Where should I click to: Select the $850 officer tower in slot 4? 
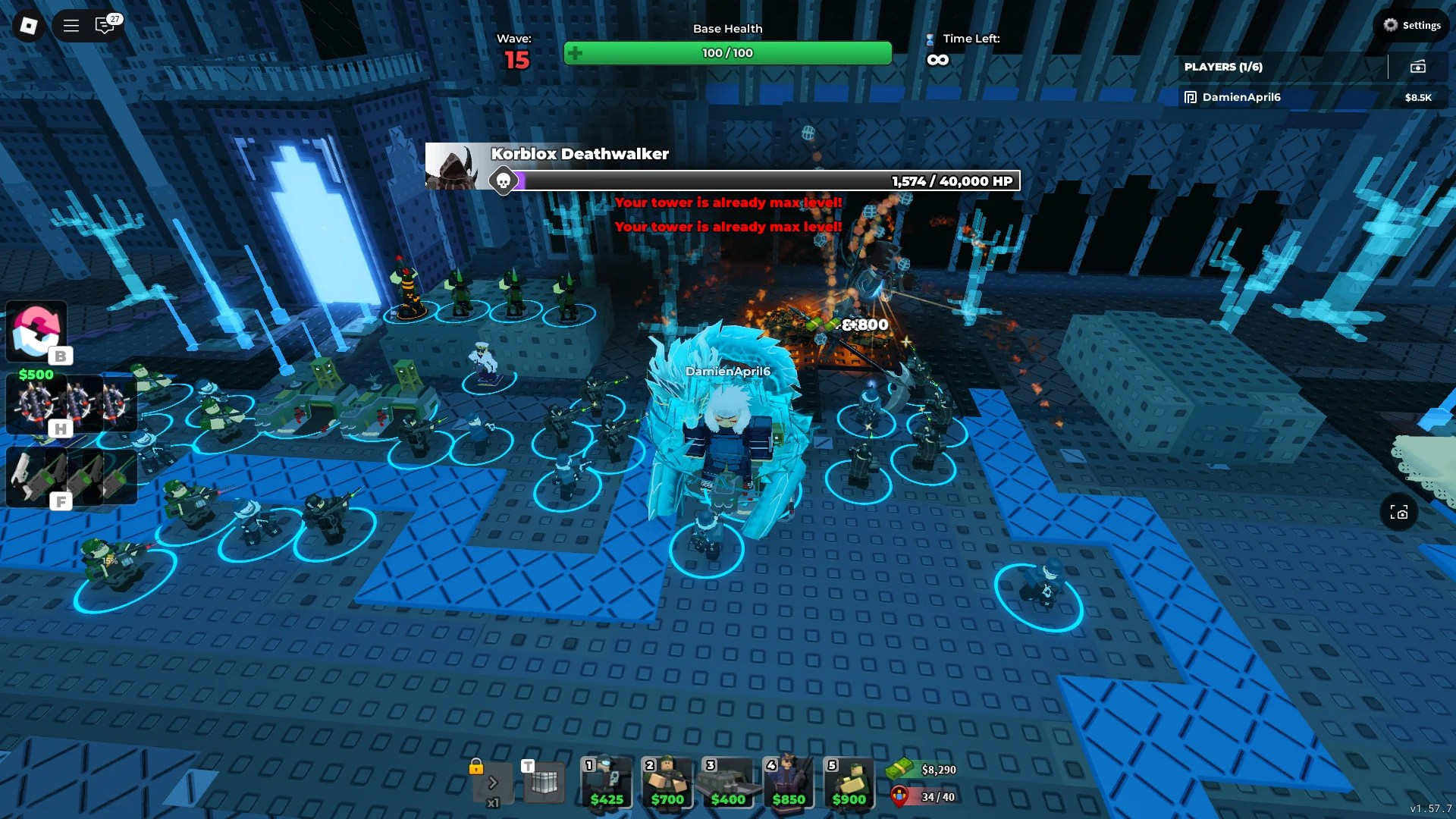pyautogui.click(x=789, y=781)
